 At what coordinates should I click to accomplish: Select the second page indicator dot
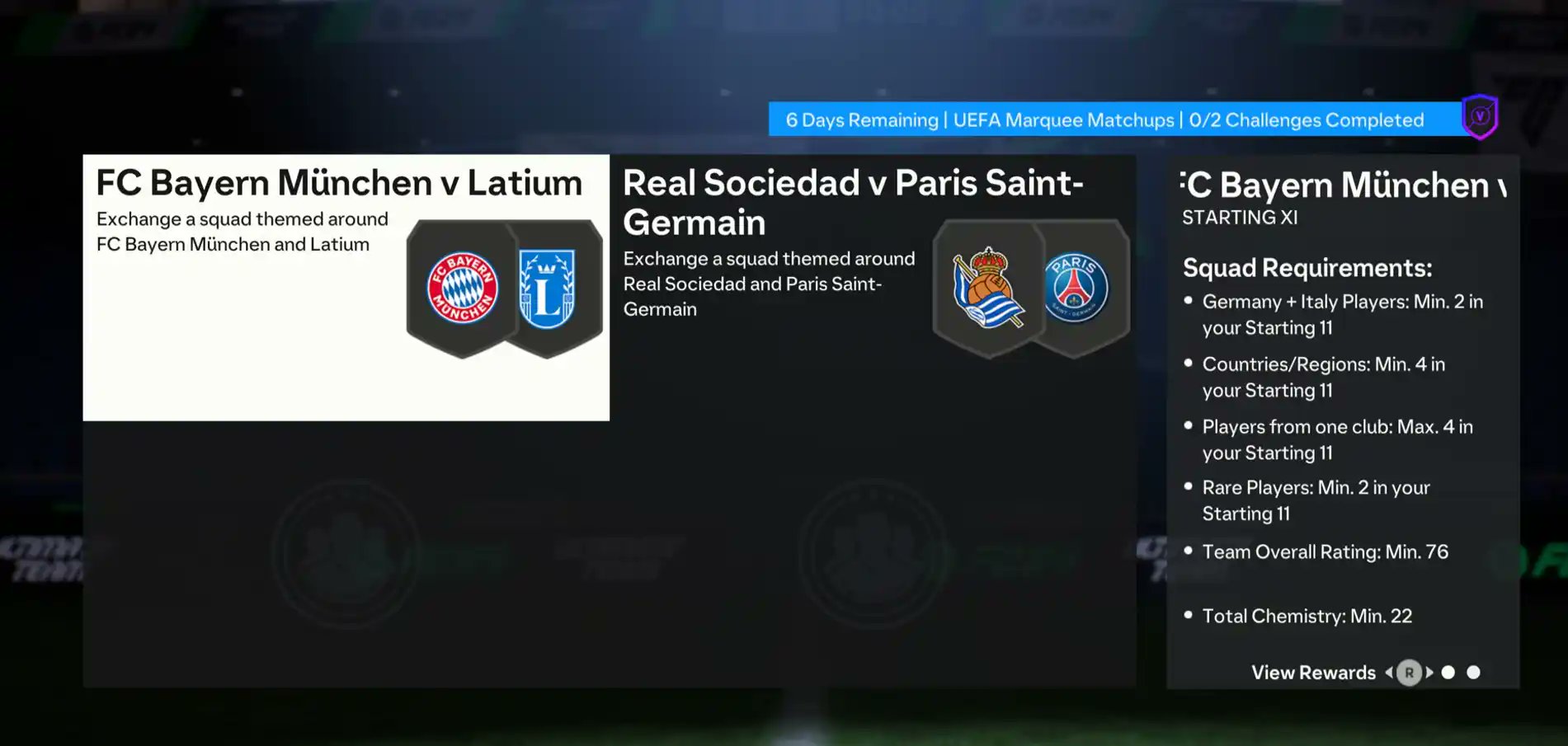click(x=1473, y=672)
